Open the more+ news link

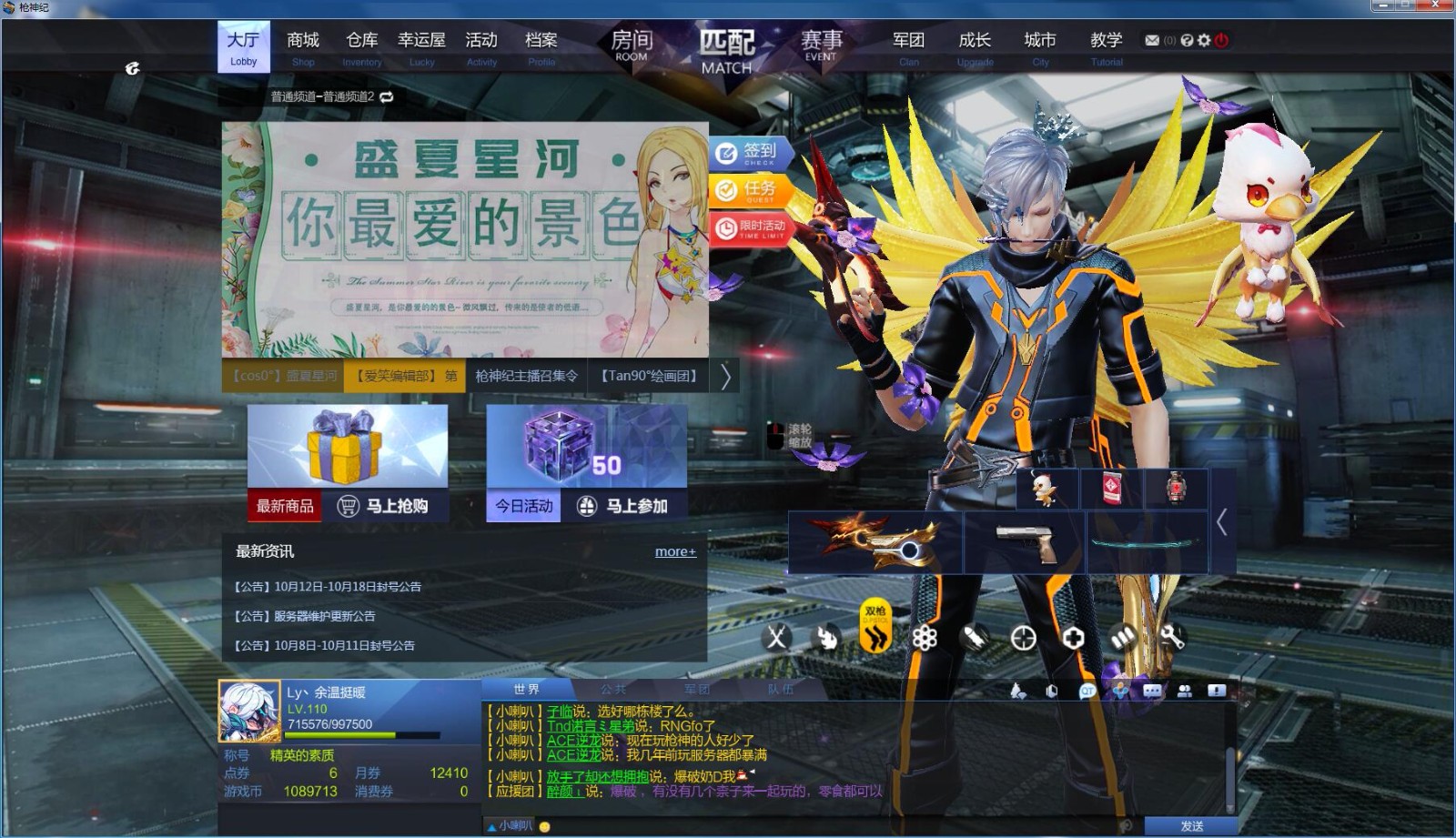tap(674, 551)
